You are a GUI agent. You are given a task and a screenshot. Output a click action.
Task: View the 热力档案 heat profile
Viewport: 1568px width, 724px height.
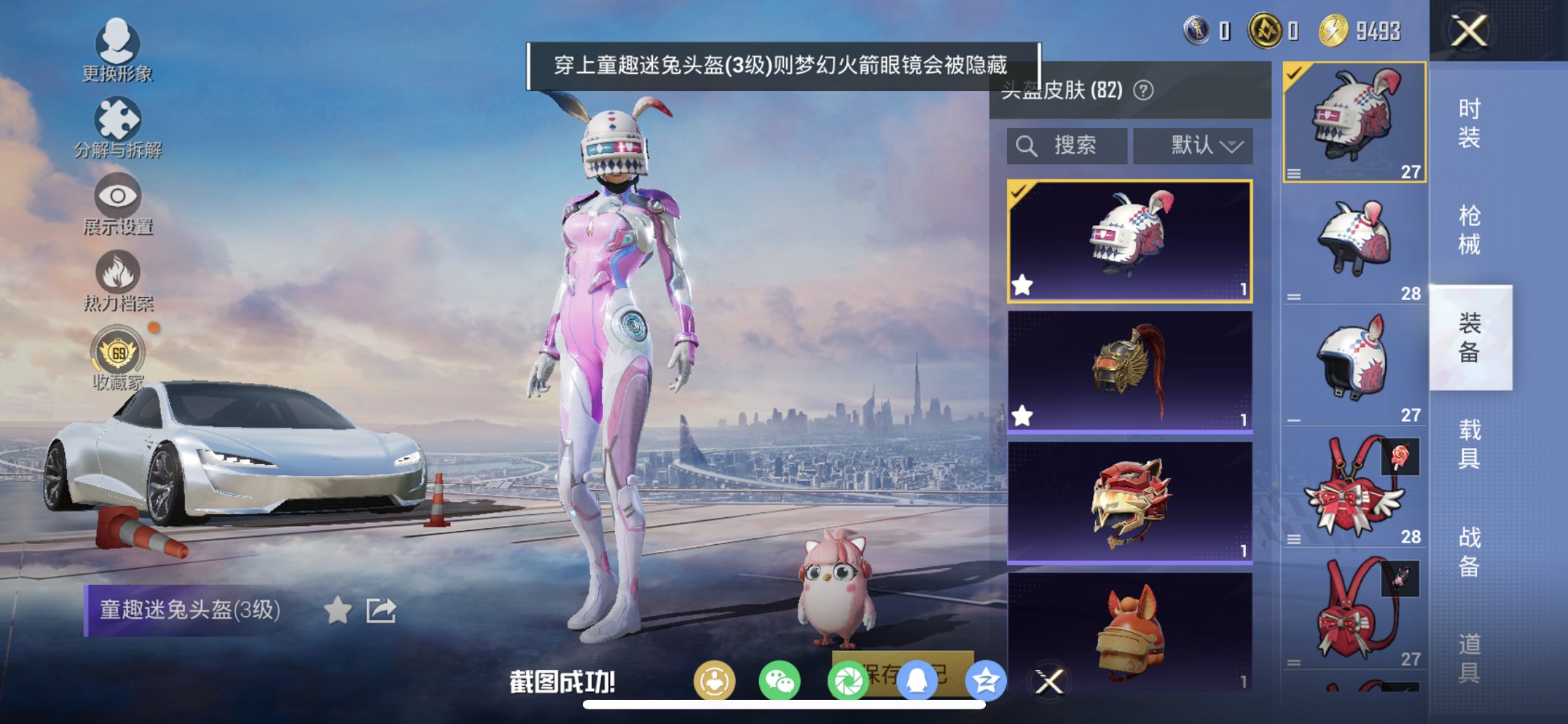pos(117,277)
